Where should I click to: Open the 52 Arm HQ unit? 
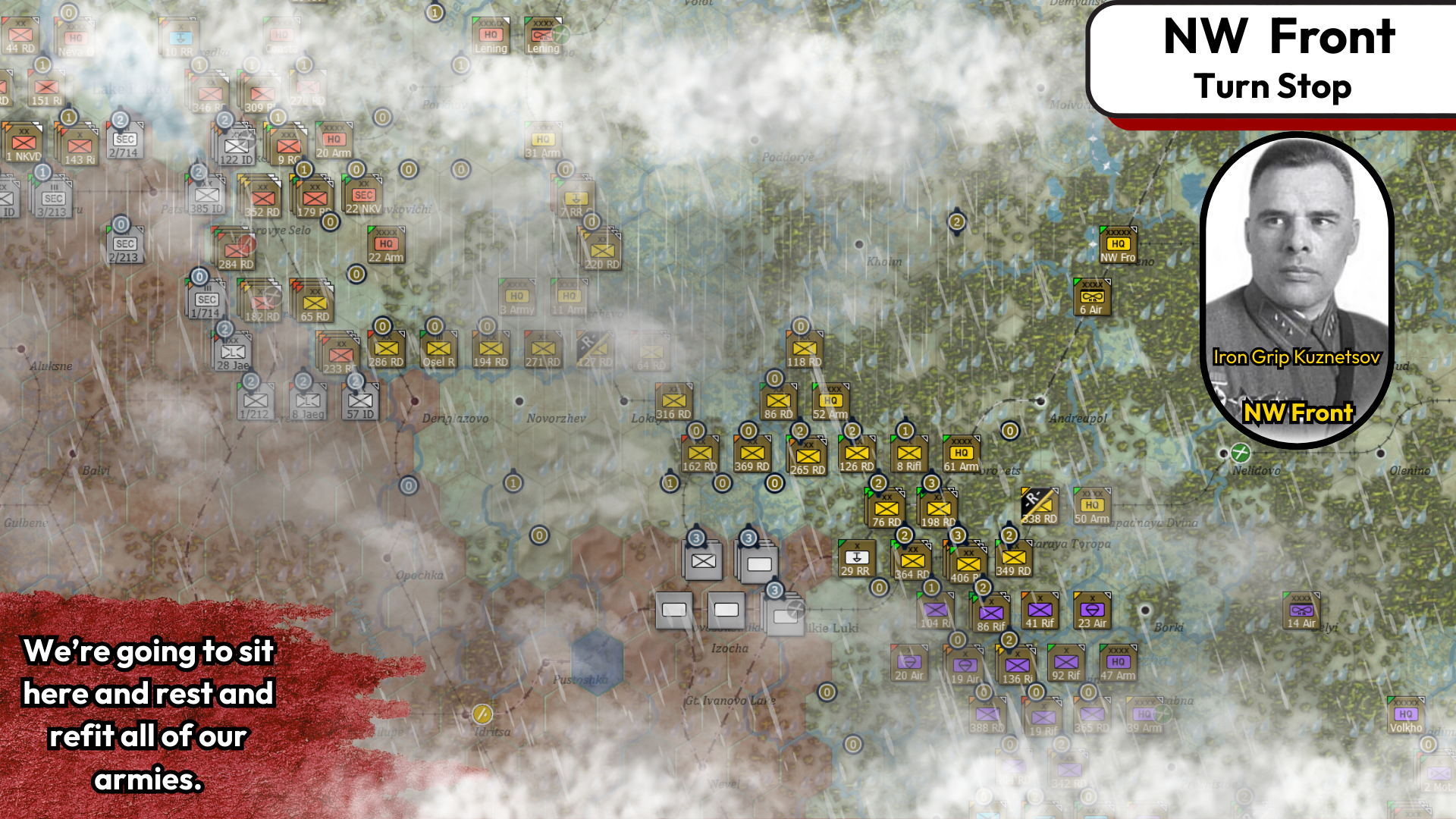click(x=830, y=400)
